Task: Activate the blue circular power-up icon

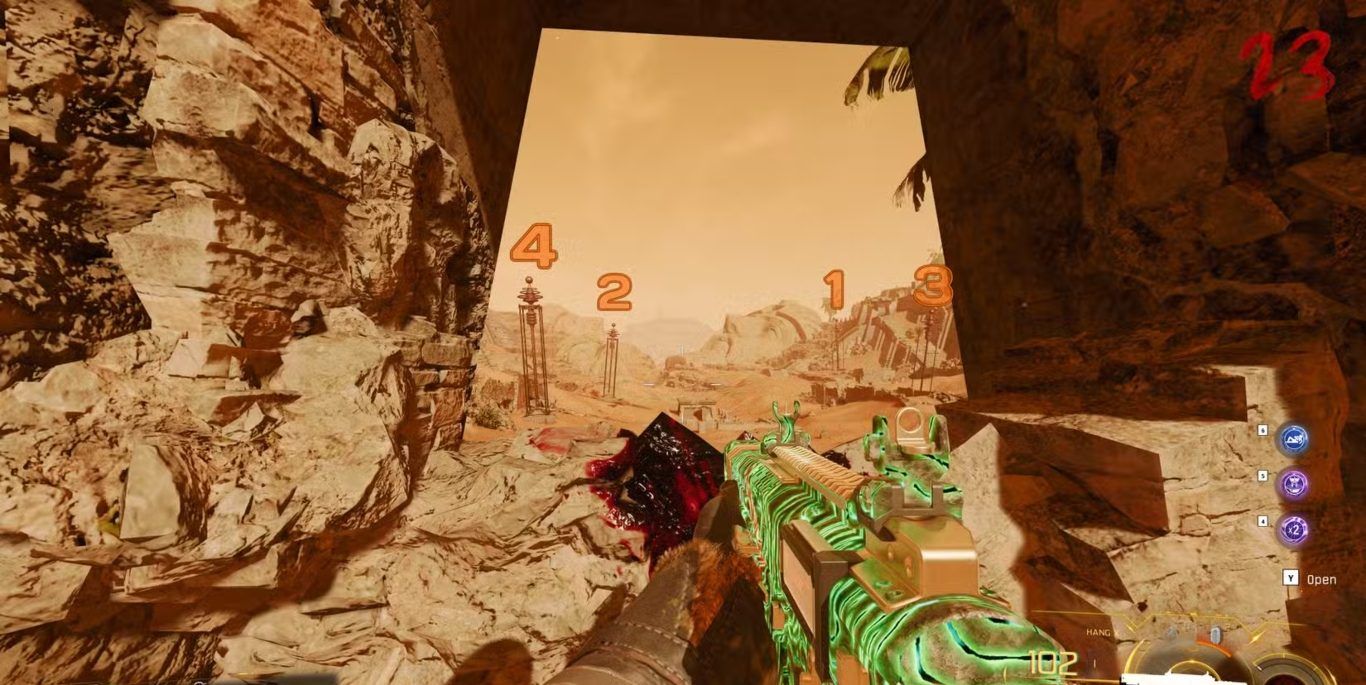Action: [1294, 439]
